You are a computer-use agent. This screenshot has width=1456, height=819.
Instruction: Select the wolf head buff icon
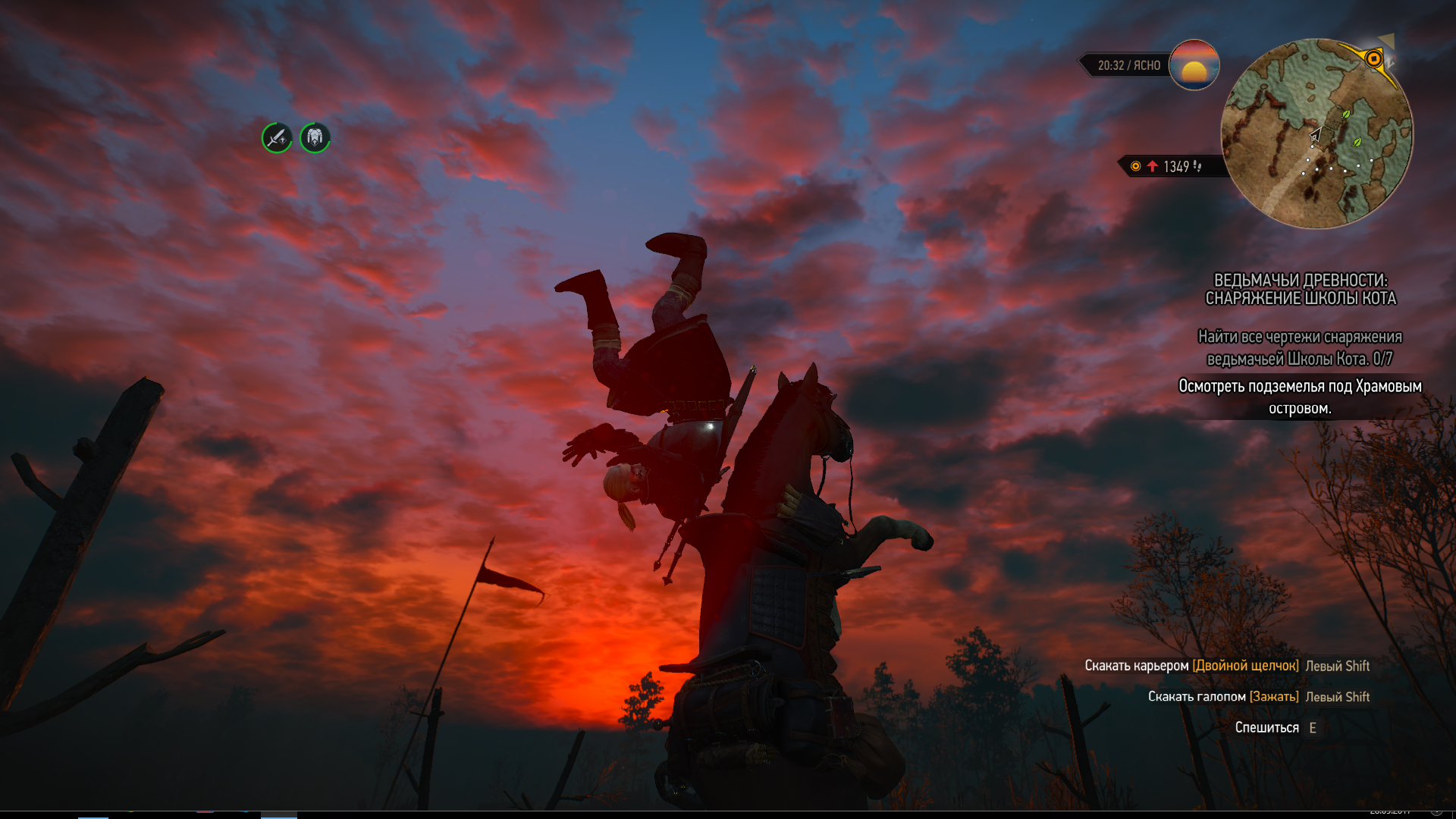pyautogui.click(x=315, y=137)
